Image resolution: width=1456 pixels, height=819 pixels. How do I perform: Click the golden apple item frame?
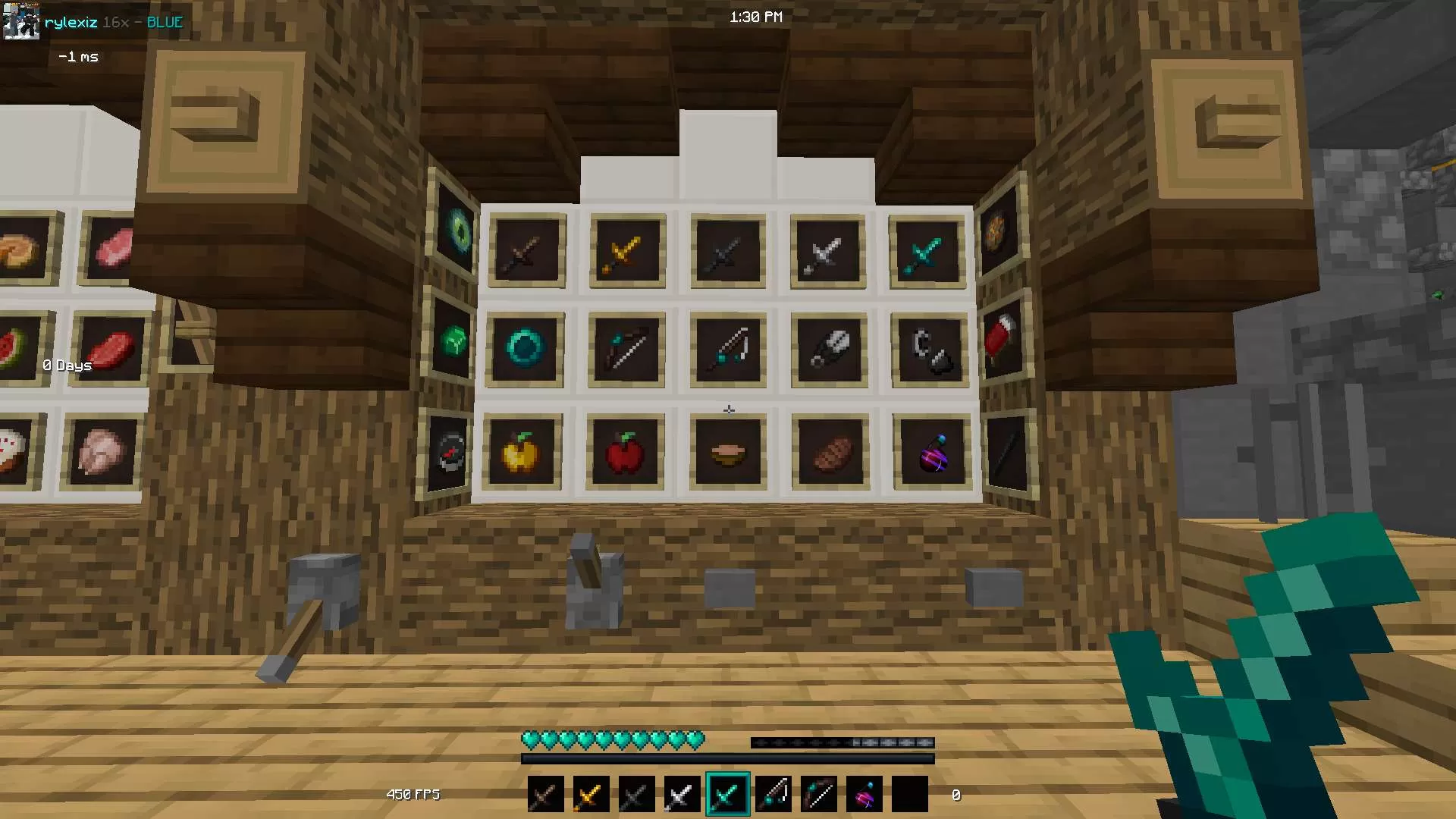(523, 451)
